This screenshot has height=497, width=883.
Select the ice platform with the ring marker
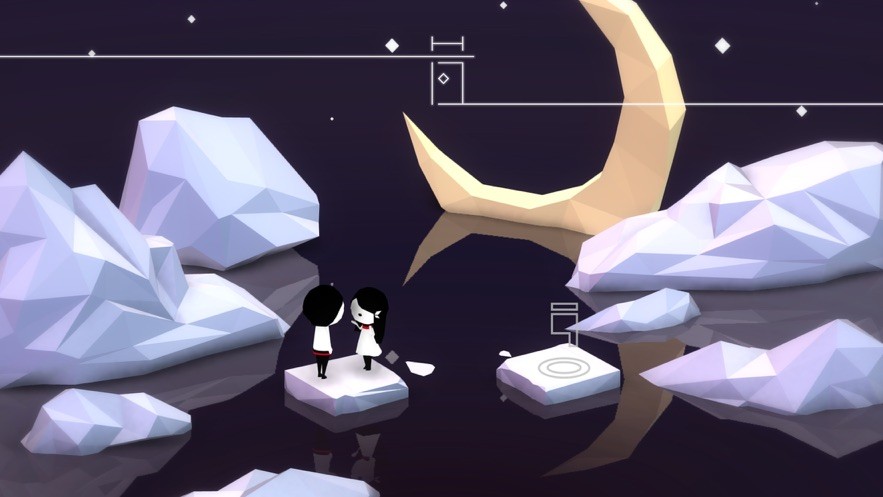pos(558,370)
